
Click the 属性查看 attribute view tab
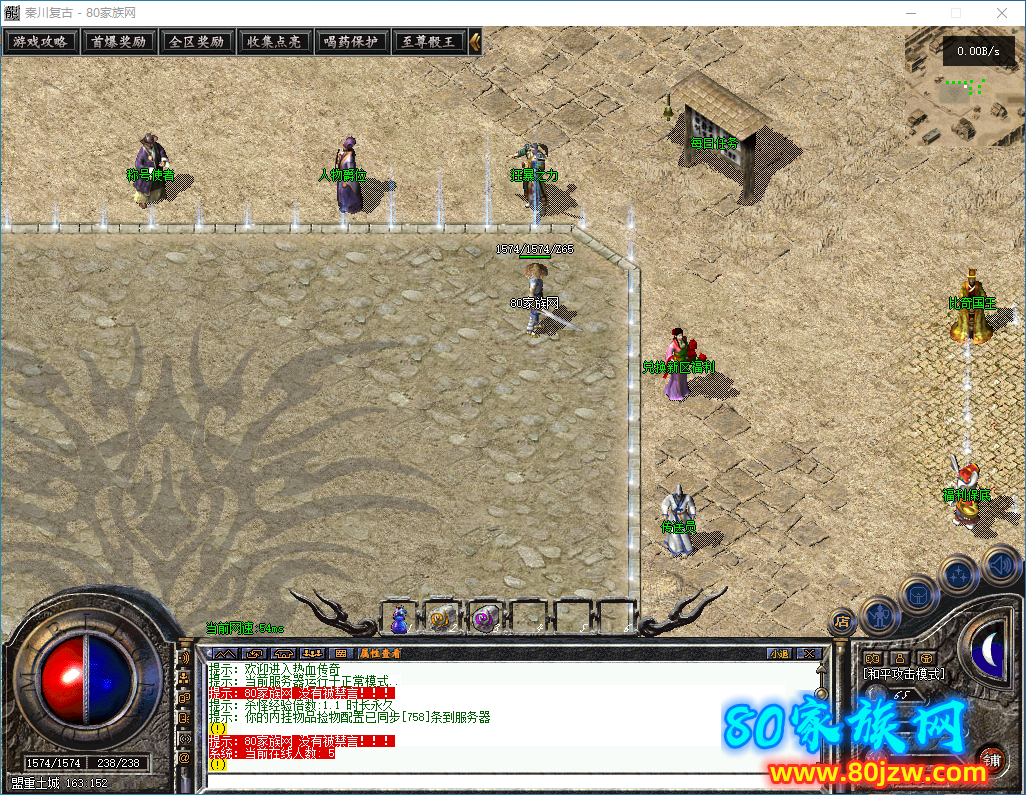(x=380, y=653)
